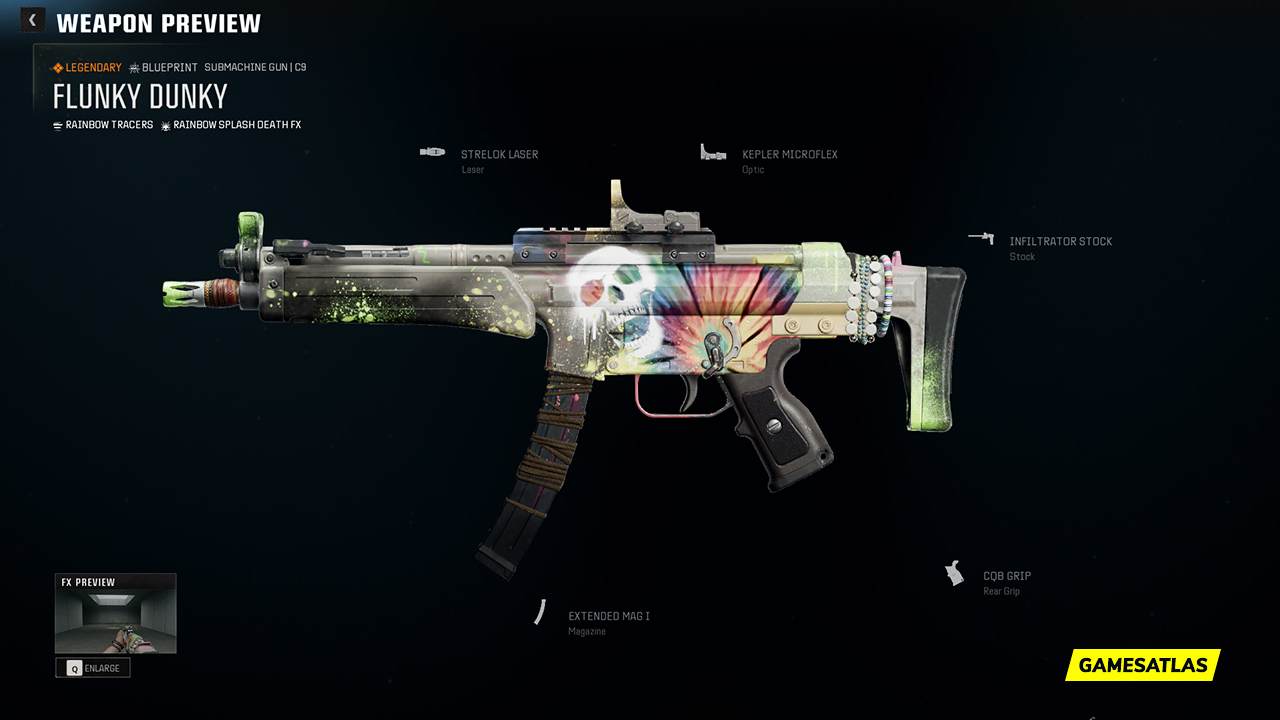Go back using the top-left arrow
1280x720 pixels.
pos(32,20)
